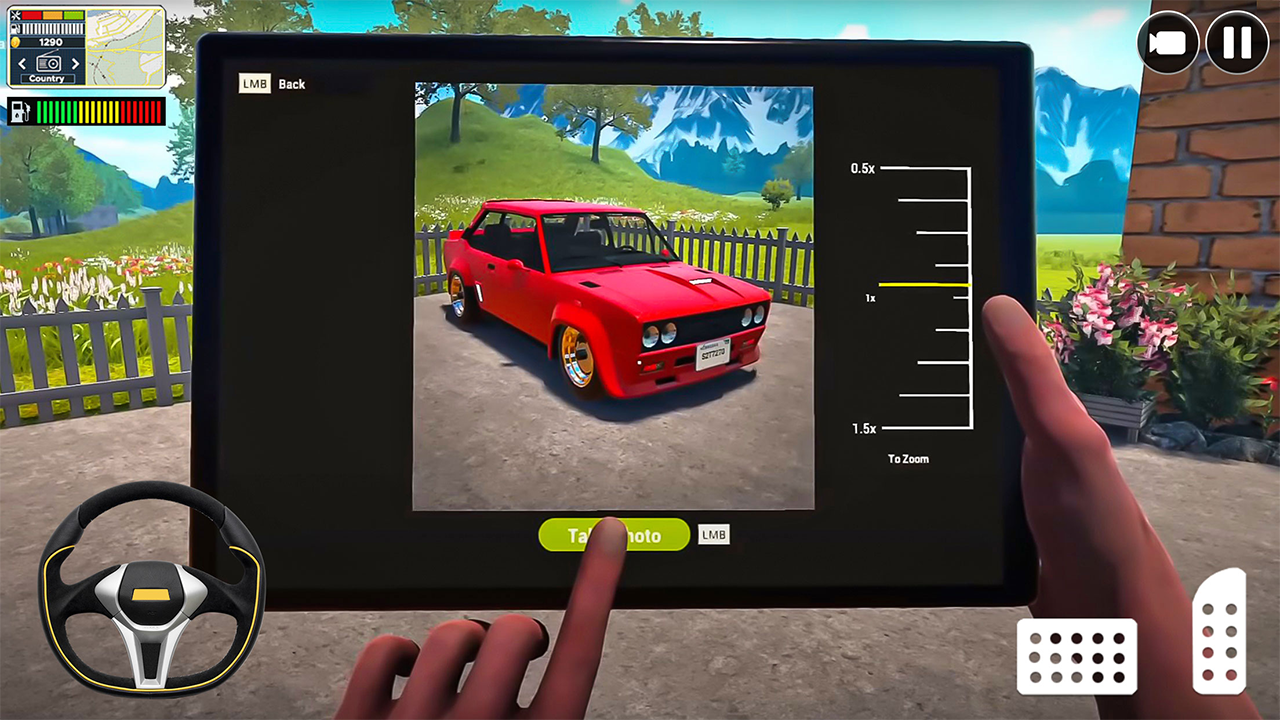Switch to the previous radio station arrow
The image size is (1280, 720).
coord(21,63)
